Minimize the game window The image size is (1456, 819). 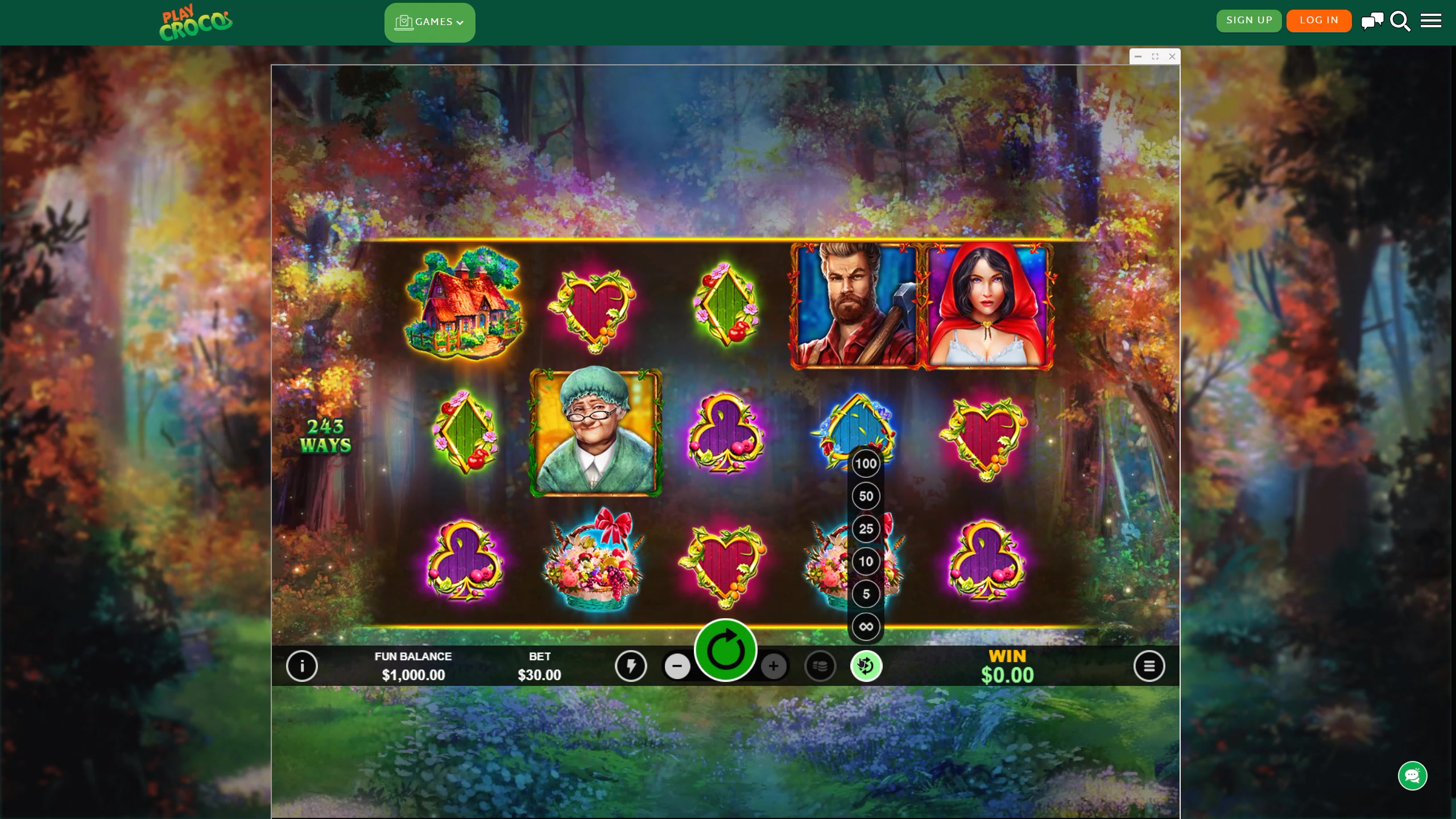tap(1138, 56)
